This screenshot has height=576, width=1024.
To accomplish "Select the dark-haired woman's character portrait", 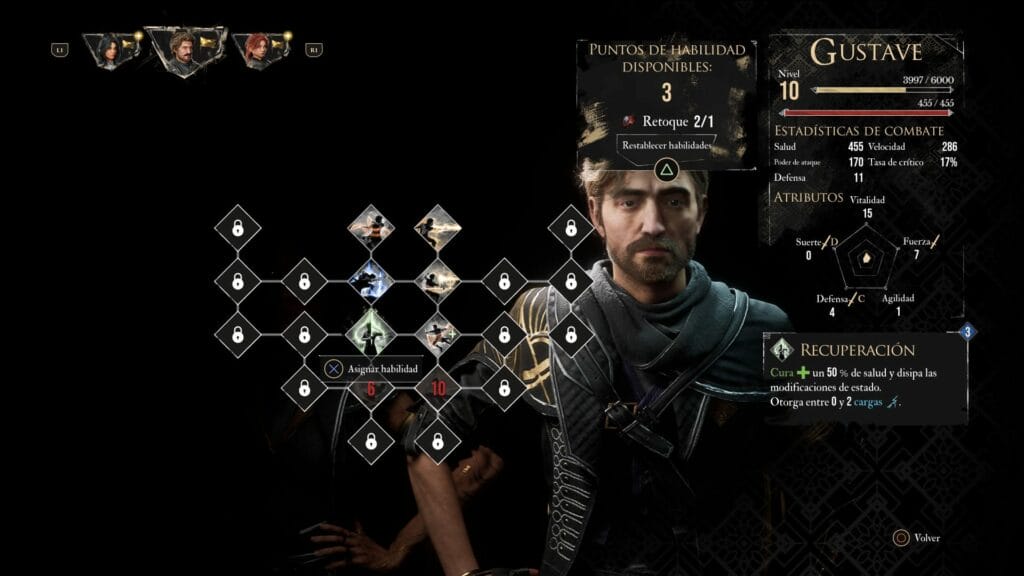I will (105, 49).
